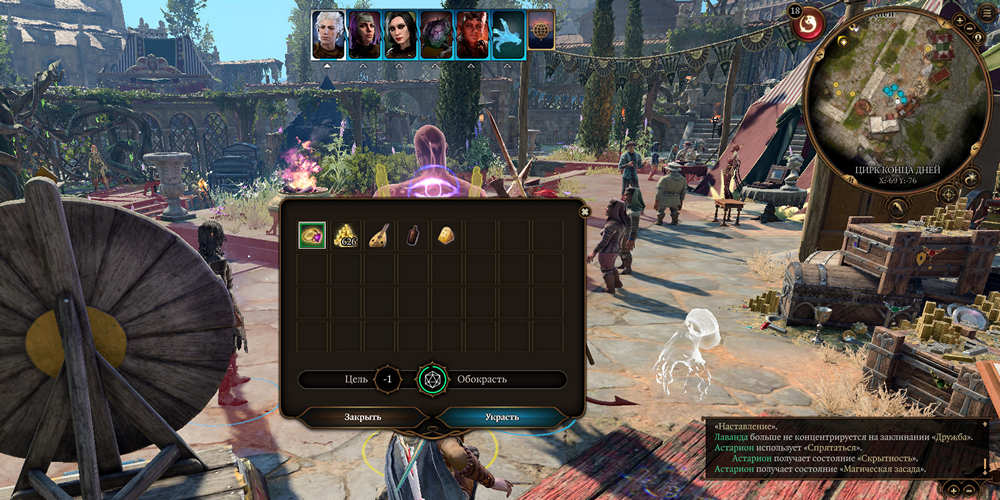Screen dimensions: 1000x500
Task: Click the "Украсть" steal button
Action: click(503, 417)
